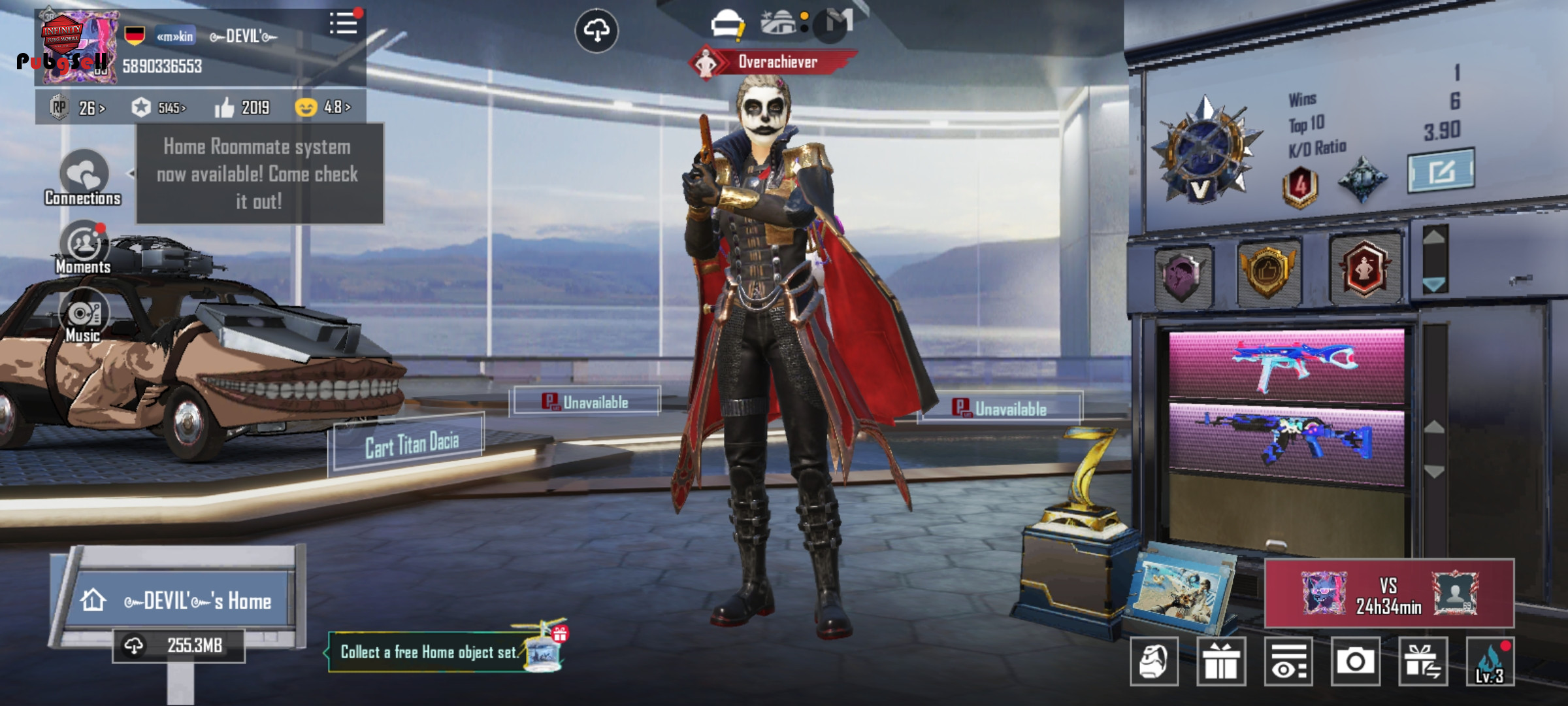Viewport: 1568px width, 706px height.
Task: Open the player avatar profile
Action: coord(77,47)
